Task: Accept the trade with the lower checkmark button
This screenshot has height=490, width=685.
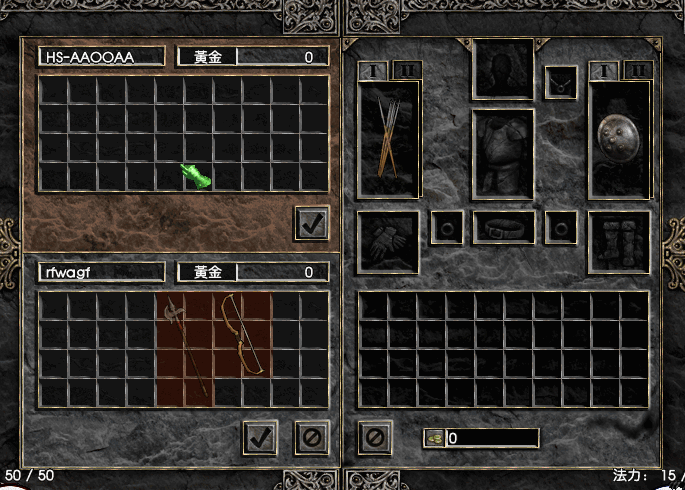Action: pos(260,436)
